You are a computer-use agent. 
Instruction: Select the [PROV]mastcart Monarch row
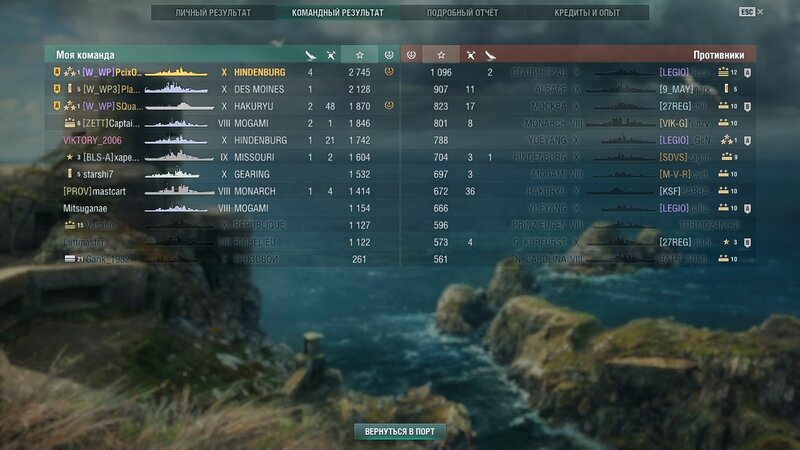point(220,191)
